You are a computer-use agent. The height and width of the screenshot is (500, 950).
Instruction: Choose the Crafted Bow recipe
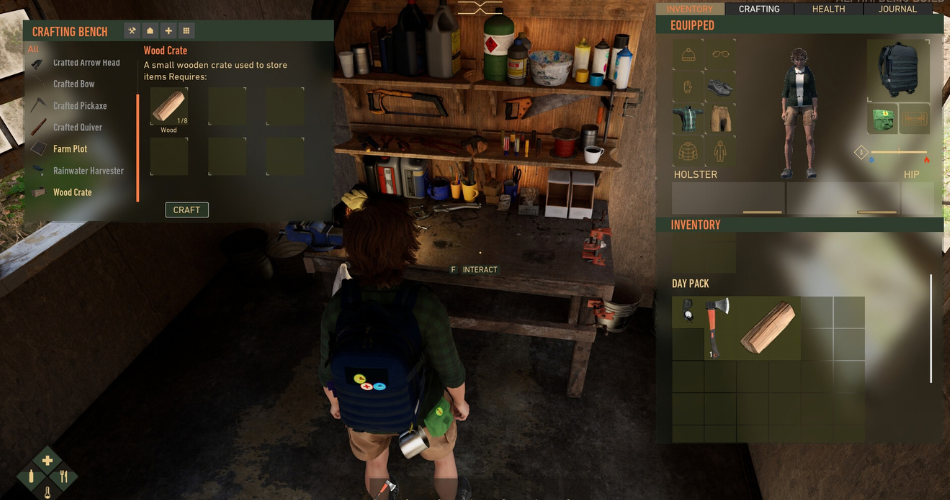point(74,85)
